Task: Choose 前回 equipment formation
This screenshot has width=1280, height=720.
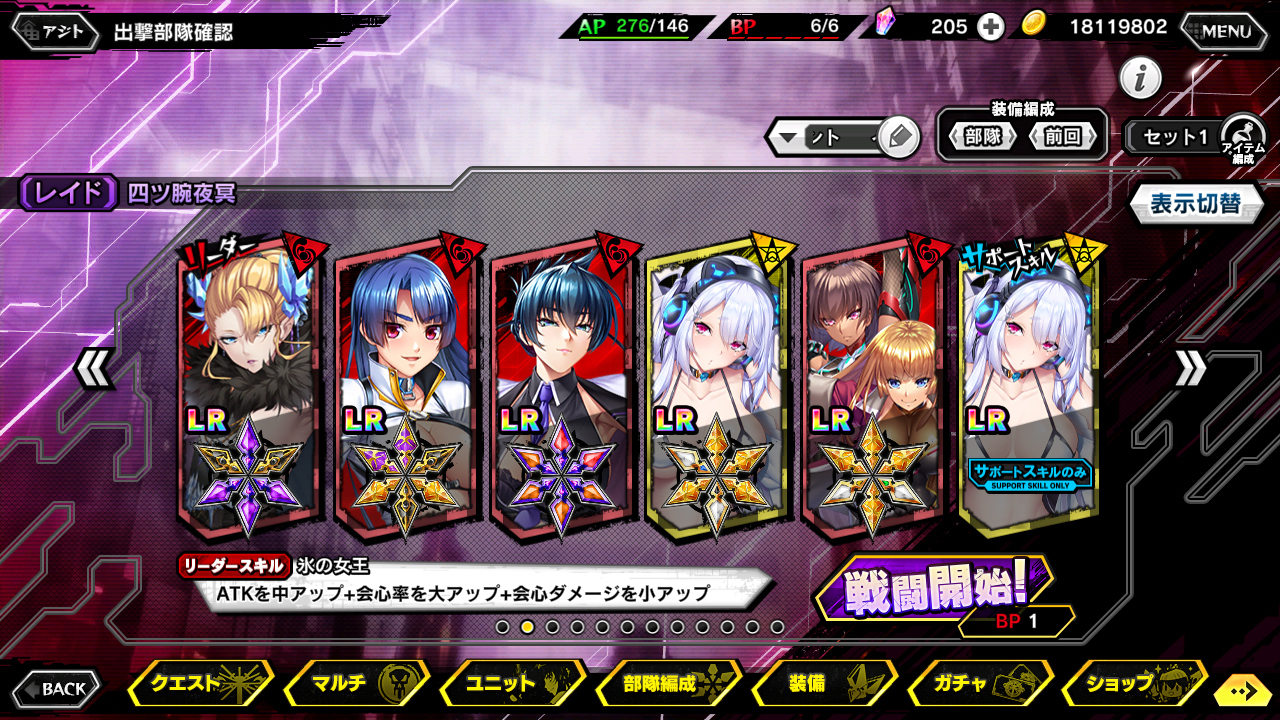Action: tap(1062, 137)
